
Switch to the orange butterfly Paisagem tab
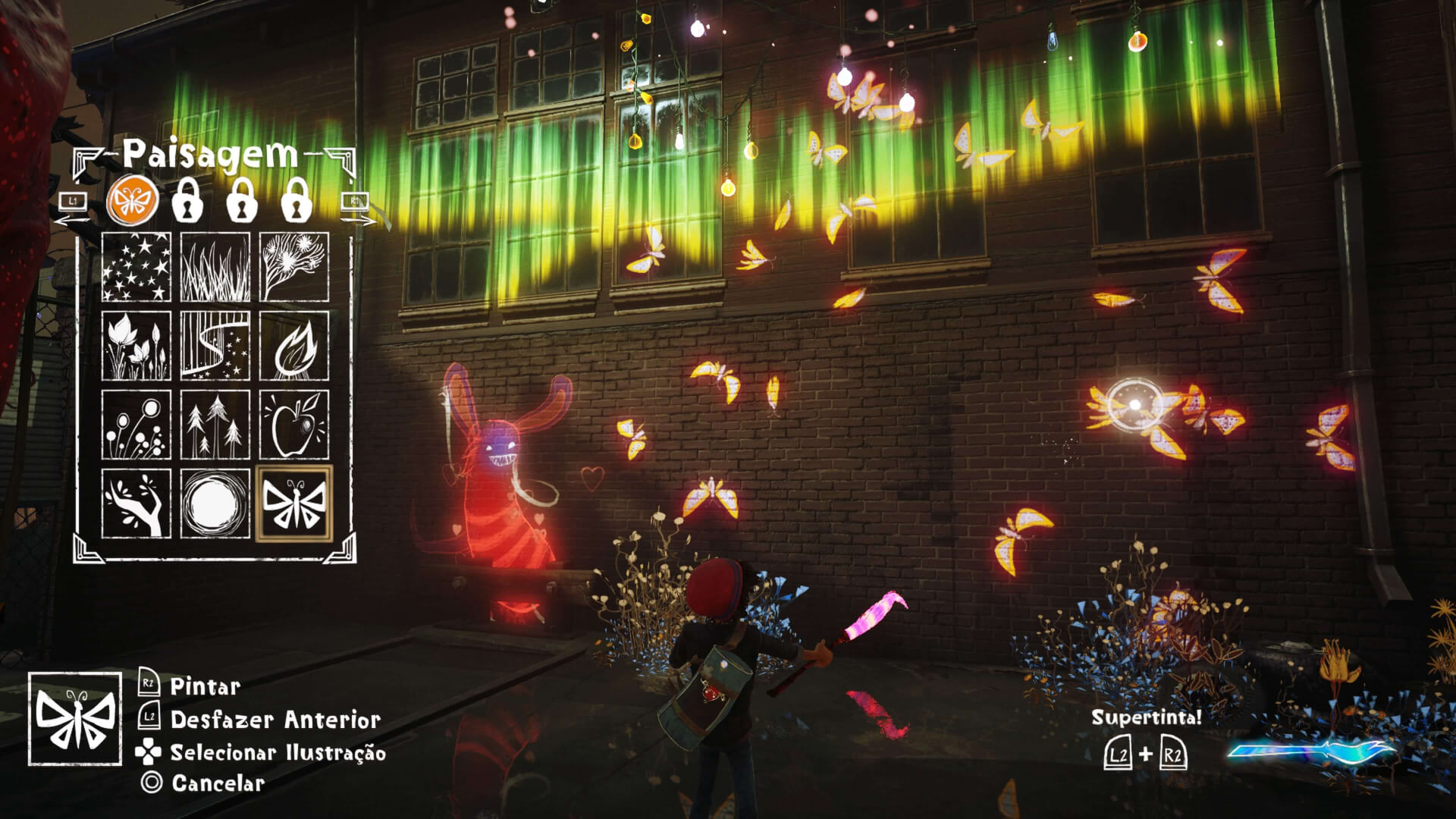tap(133, 202)
